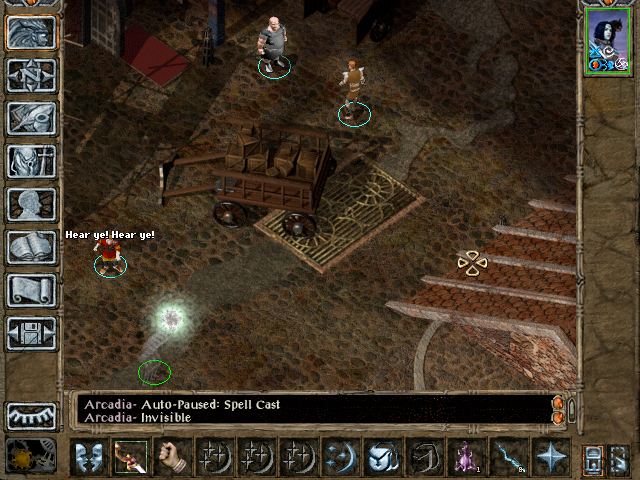Image resolution: width=640 pixels, height=480 pixels.
Task: Open the area map screen
Action: 32,75
